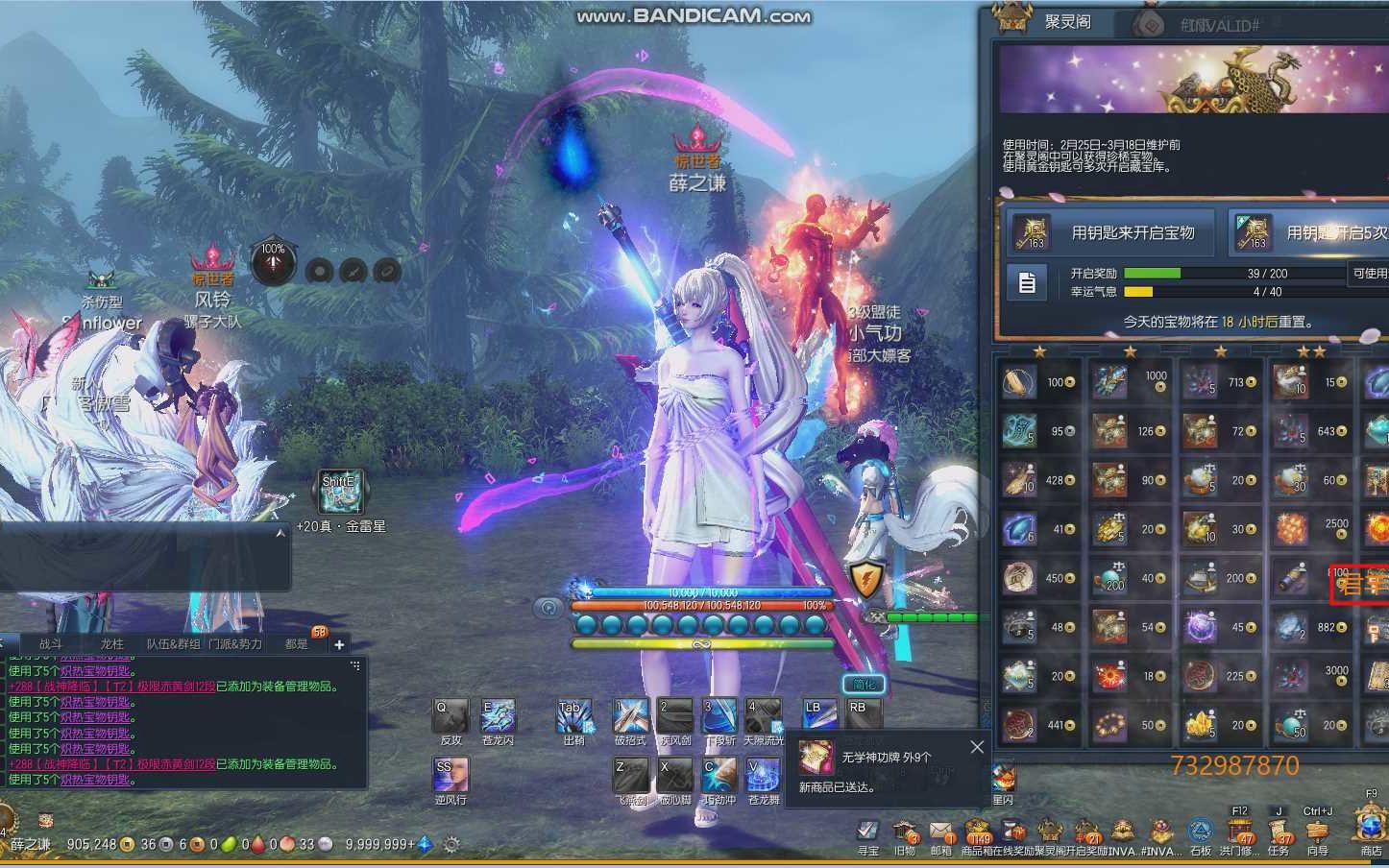This screenshot has height=868, width=1389.
Task: Activate the 逆风行 skill
Action: coord(451,776)
